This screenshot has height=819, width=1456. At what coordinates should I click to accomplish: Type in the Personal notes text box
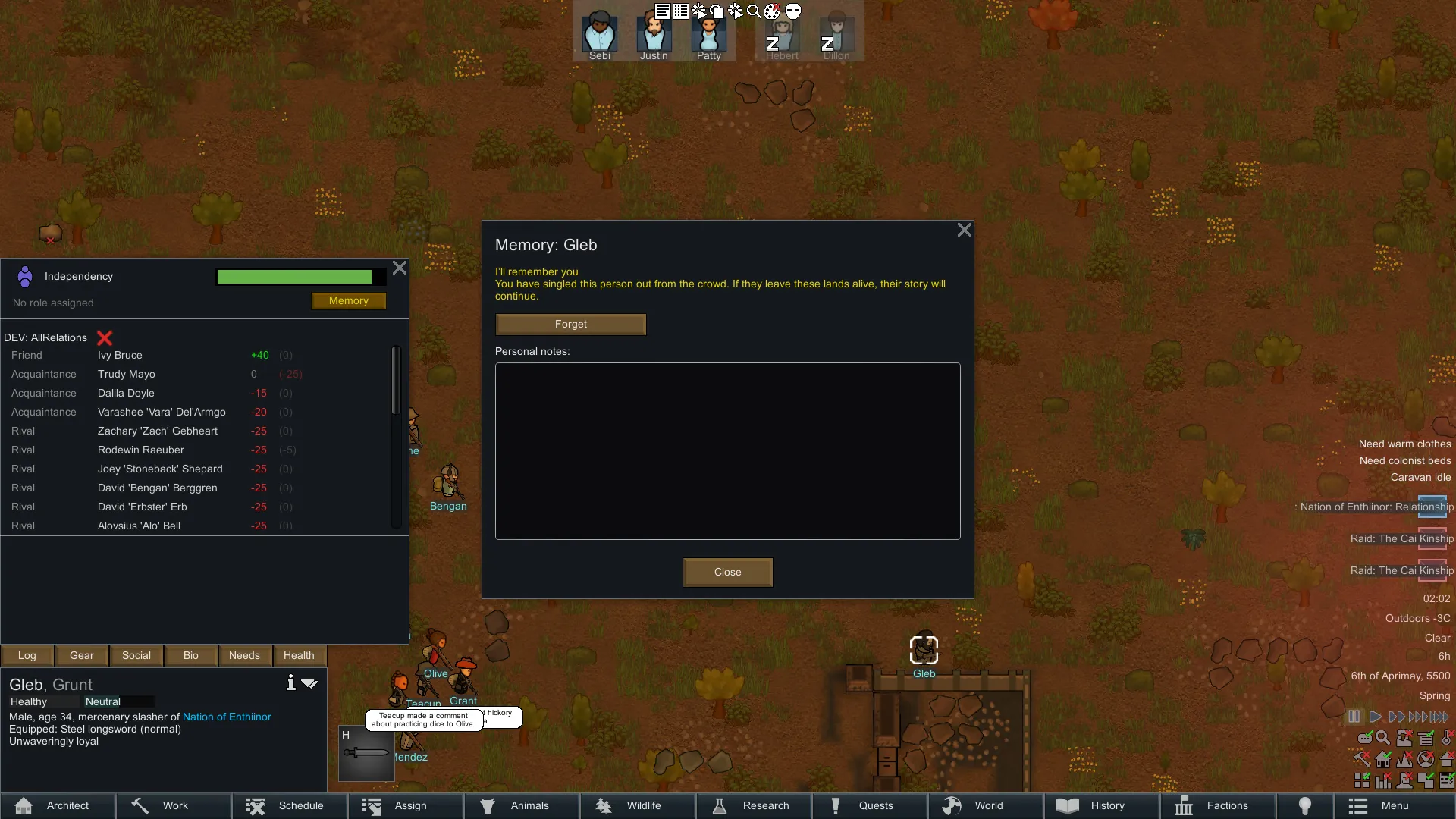[727, 451]
